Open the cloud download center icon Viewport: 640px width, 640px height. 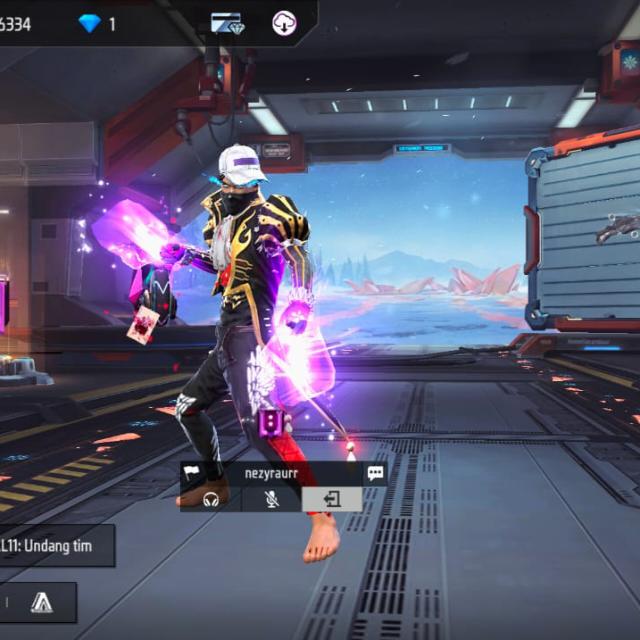[x=284, y=23]
